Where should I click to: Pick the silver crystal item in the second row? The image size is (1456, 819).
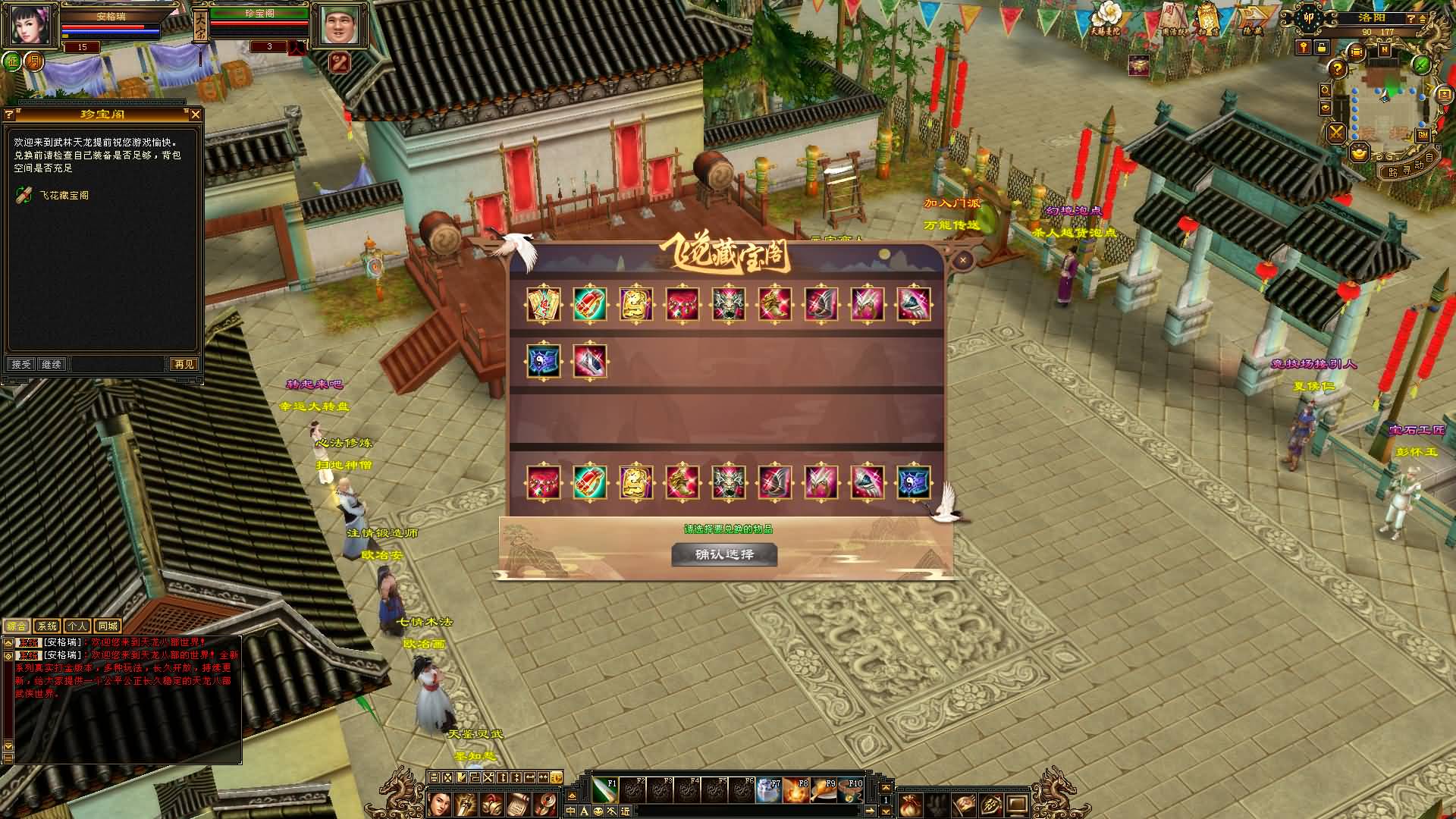click(590, 361)
